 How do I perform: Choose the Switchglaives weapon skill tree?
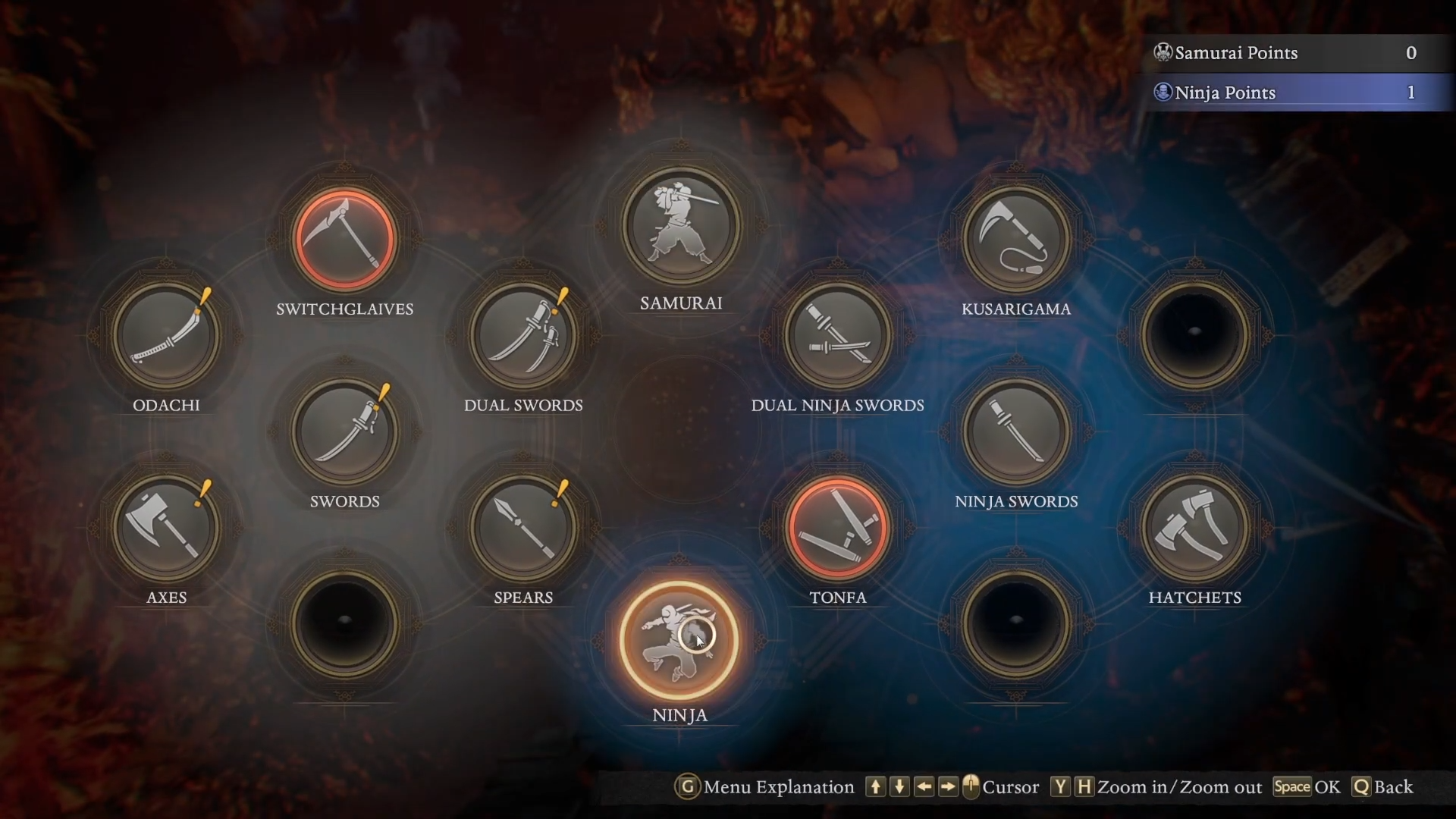coord(345,240)
